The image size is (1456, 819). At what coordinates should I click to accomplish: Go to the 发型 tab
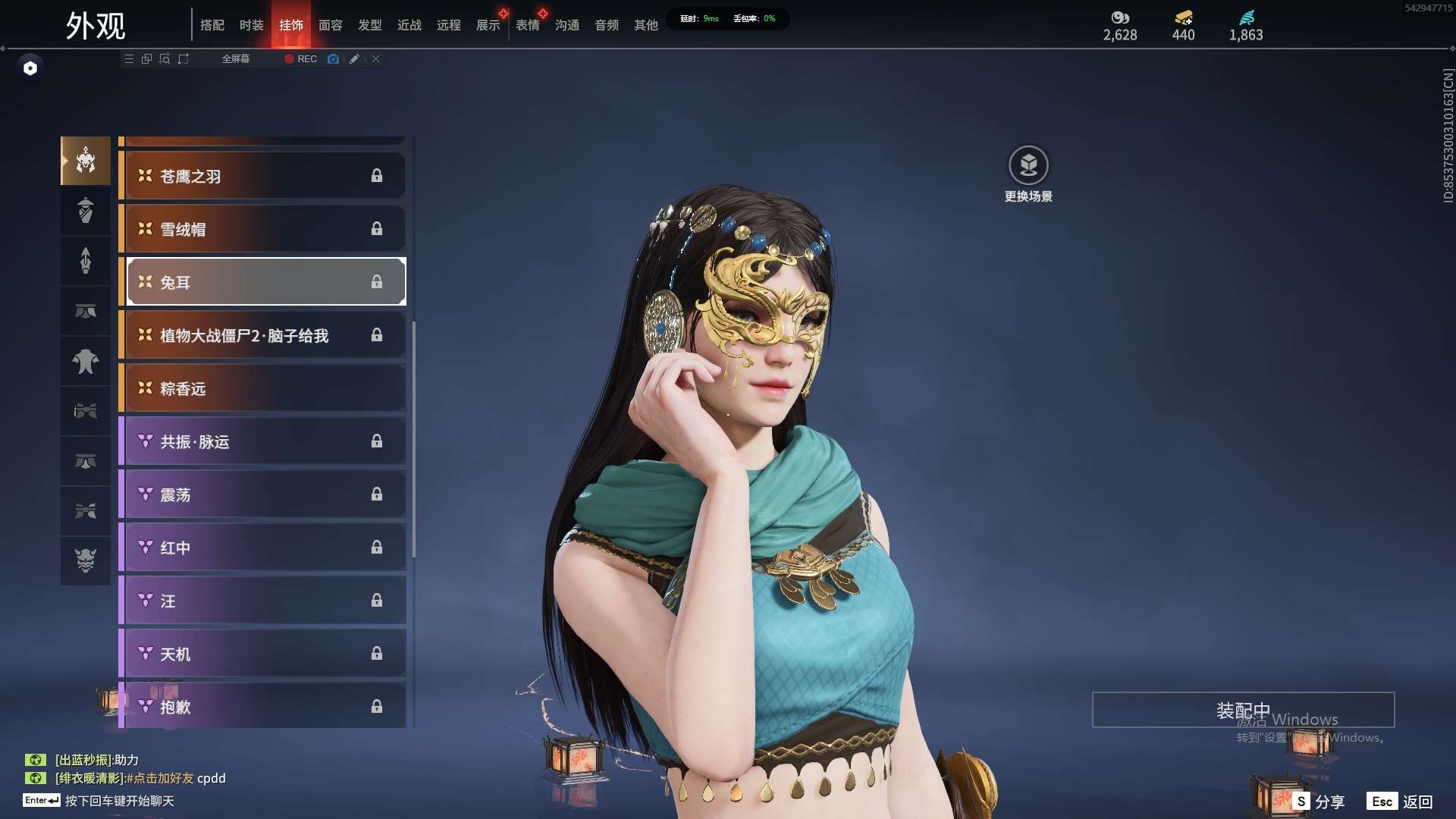pyautogui.click(x=369, y=25)
